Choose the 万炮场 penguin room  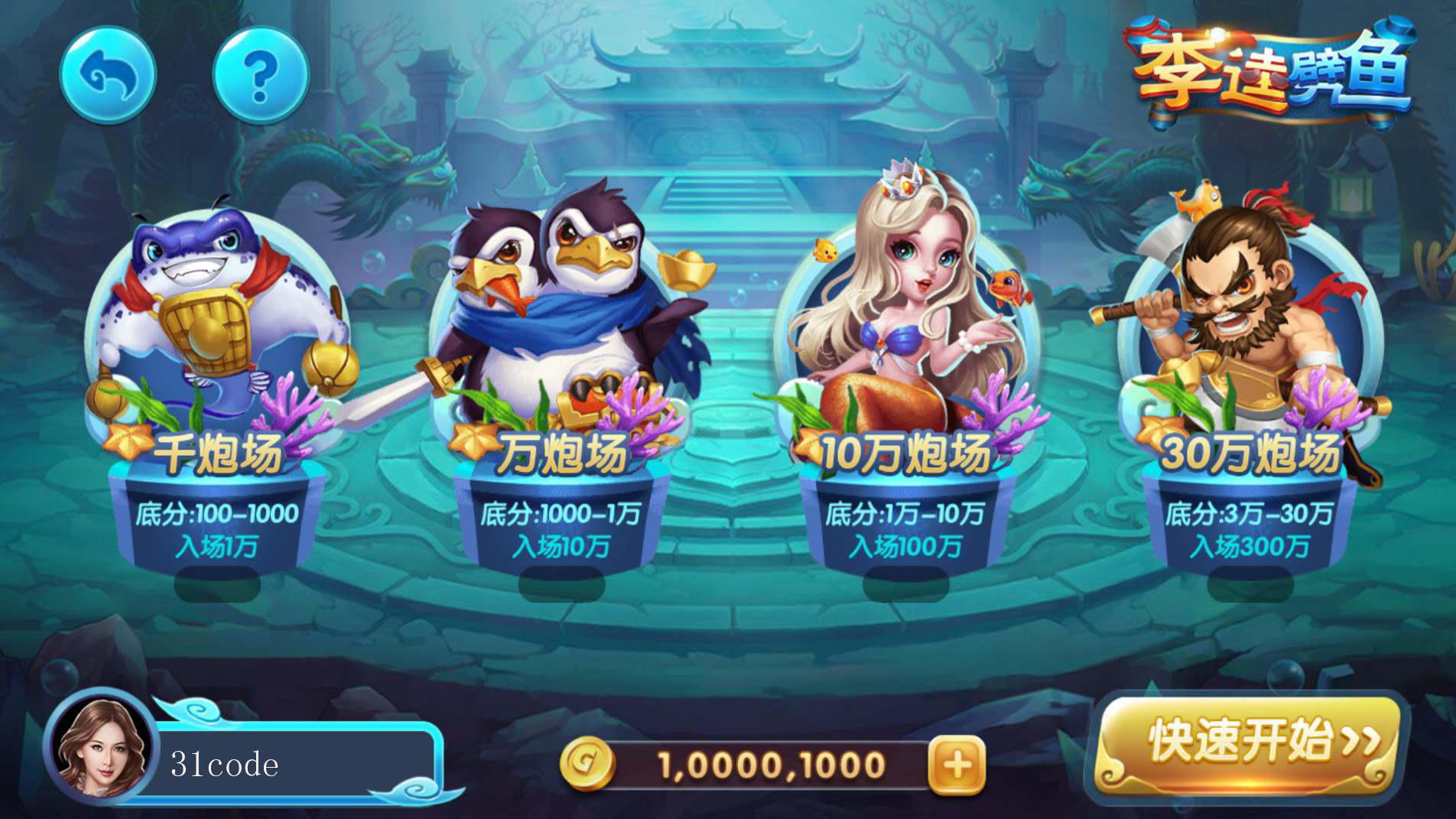point(562,382)
